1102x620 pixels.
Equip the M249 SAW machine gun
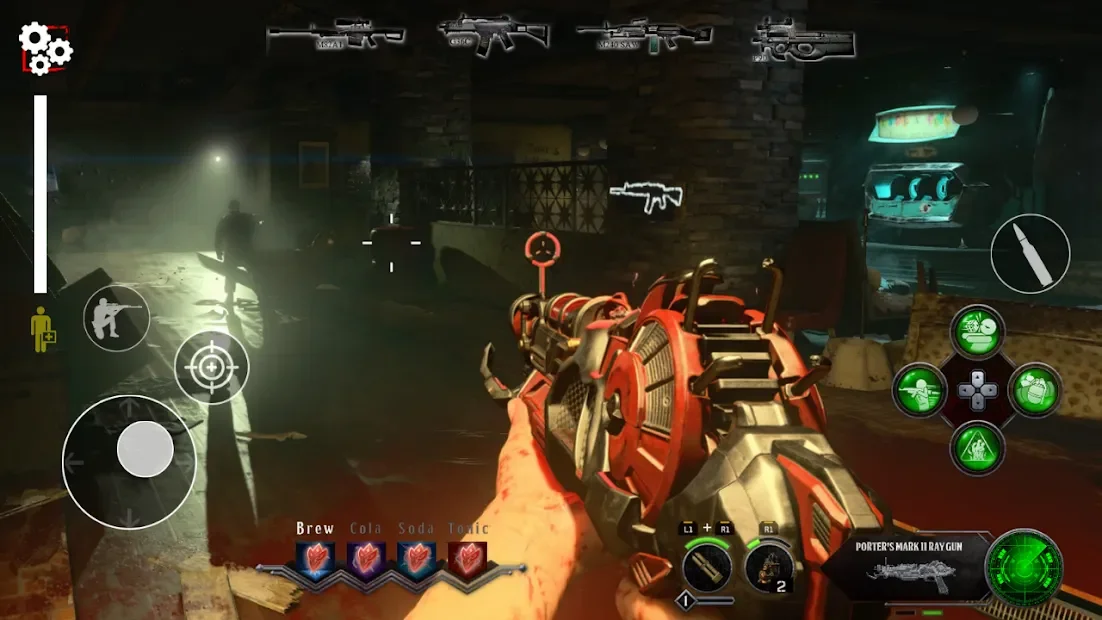click(x=644, y=35)
